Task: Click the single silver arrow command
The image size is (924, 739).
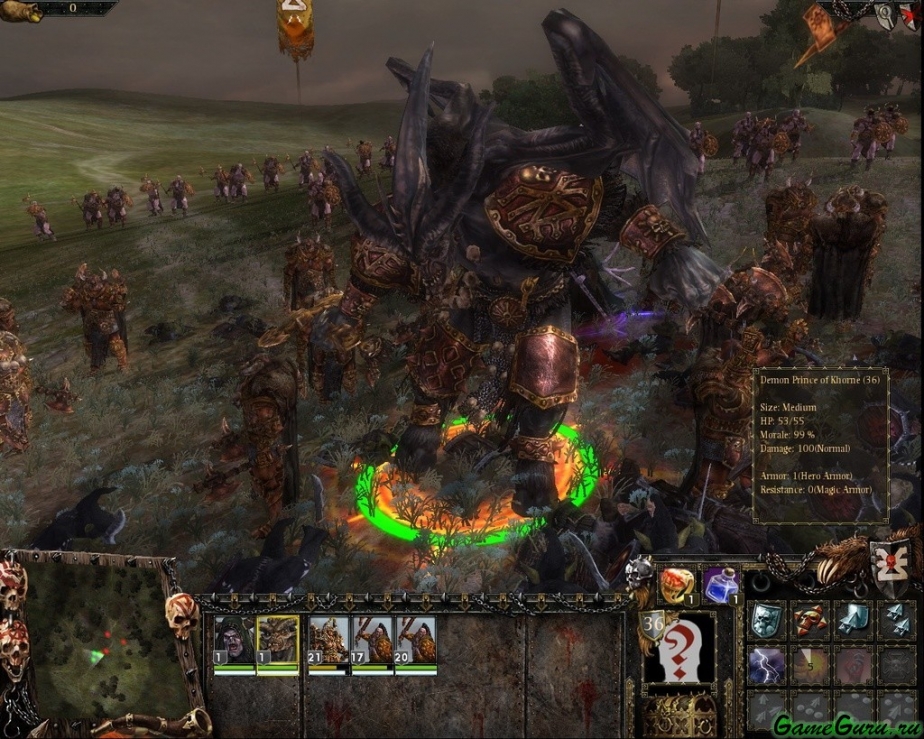Action: pyautogui.click(x=853, y=620)
